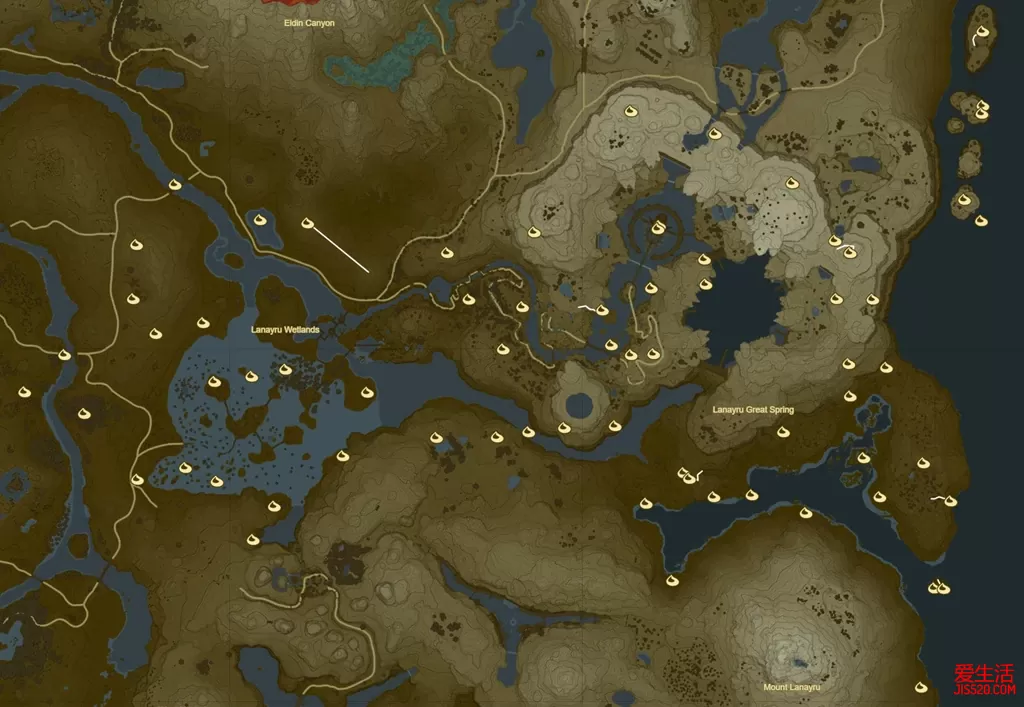The width and height of the screenshot is (1024, 707).
Task: Choose the Korok marker beside Mount Lanayru label
Action: (x=921, y=687)
